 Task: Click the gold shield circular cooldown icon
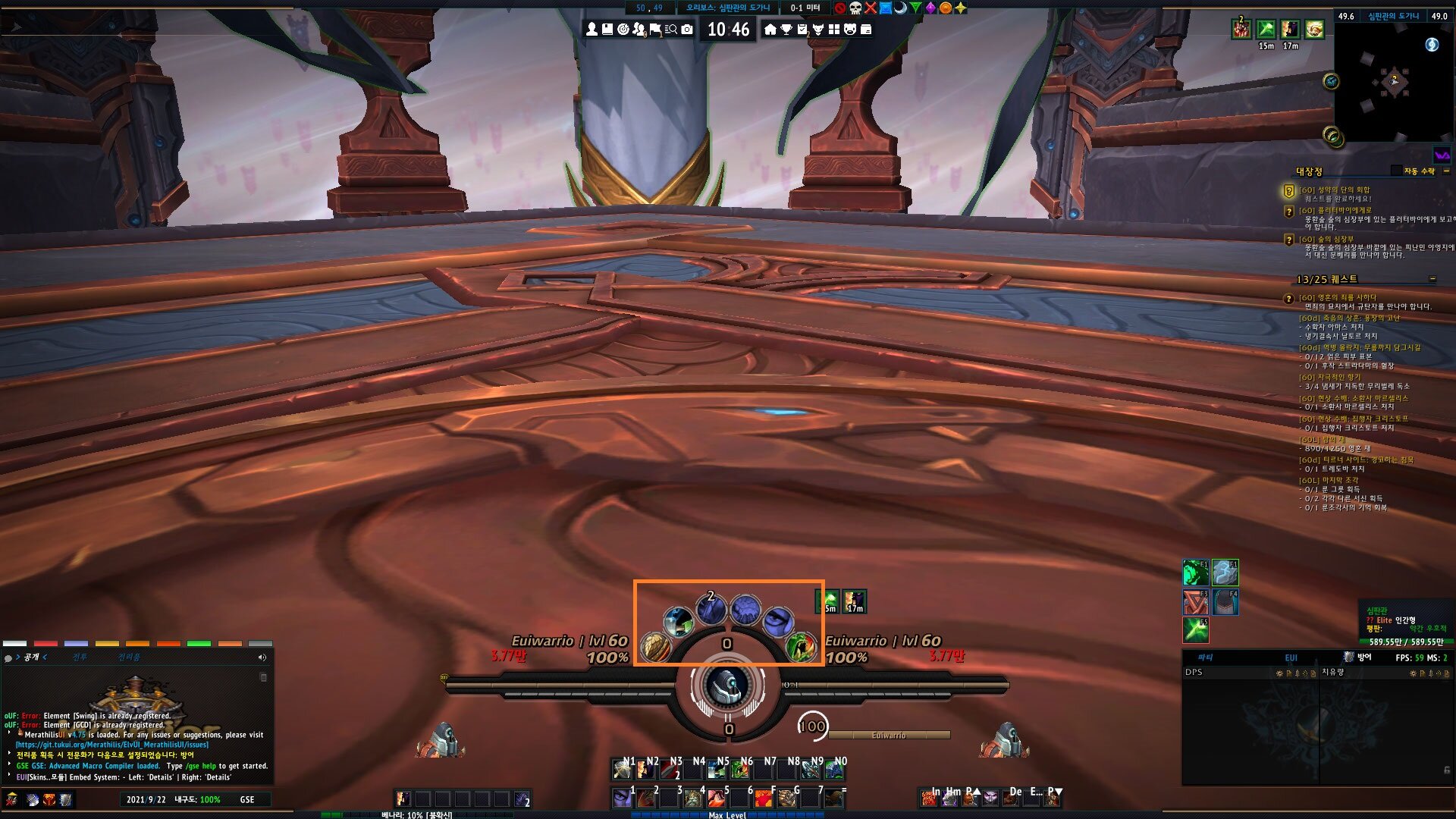click(655, 648)
